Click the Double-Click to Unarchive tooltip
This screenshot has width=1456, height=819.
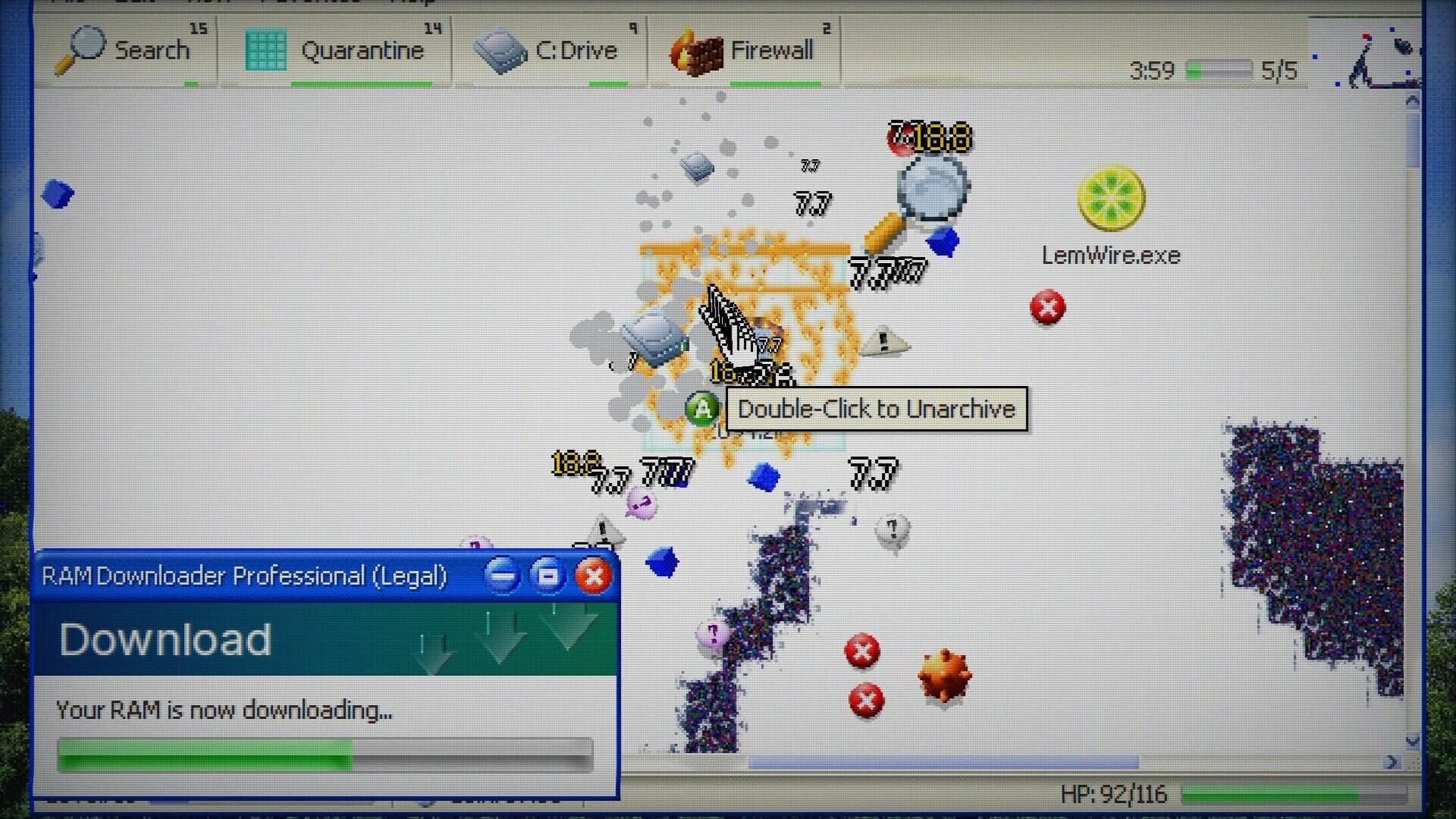click(x=876, y=409)
